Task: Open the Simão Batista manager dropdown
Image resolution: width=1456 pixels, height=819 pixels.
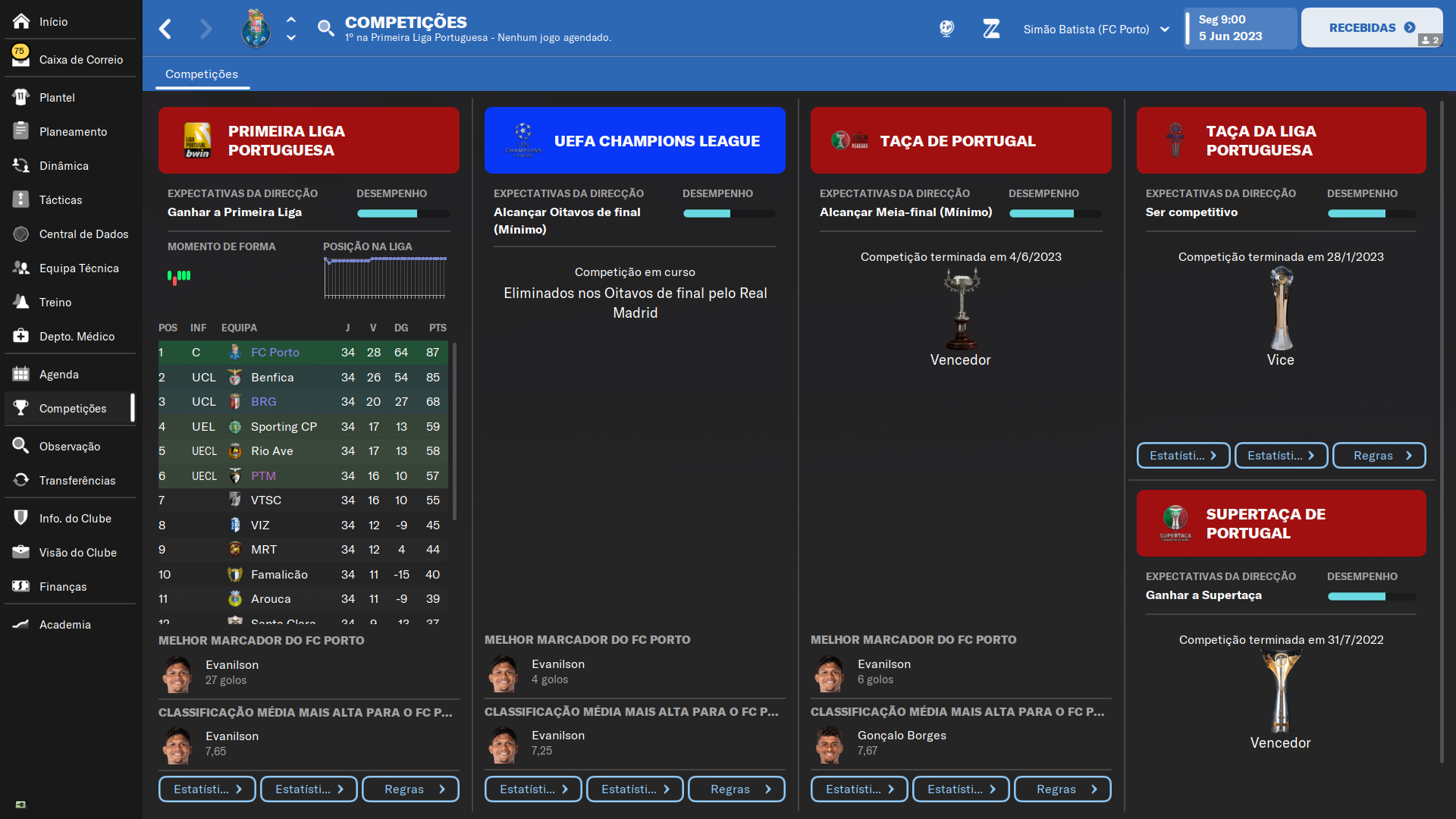Action: [1096, 30]
